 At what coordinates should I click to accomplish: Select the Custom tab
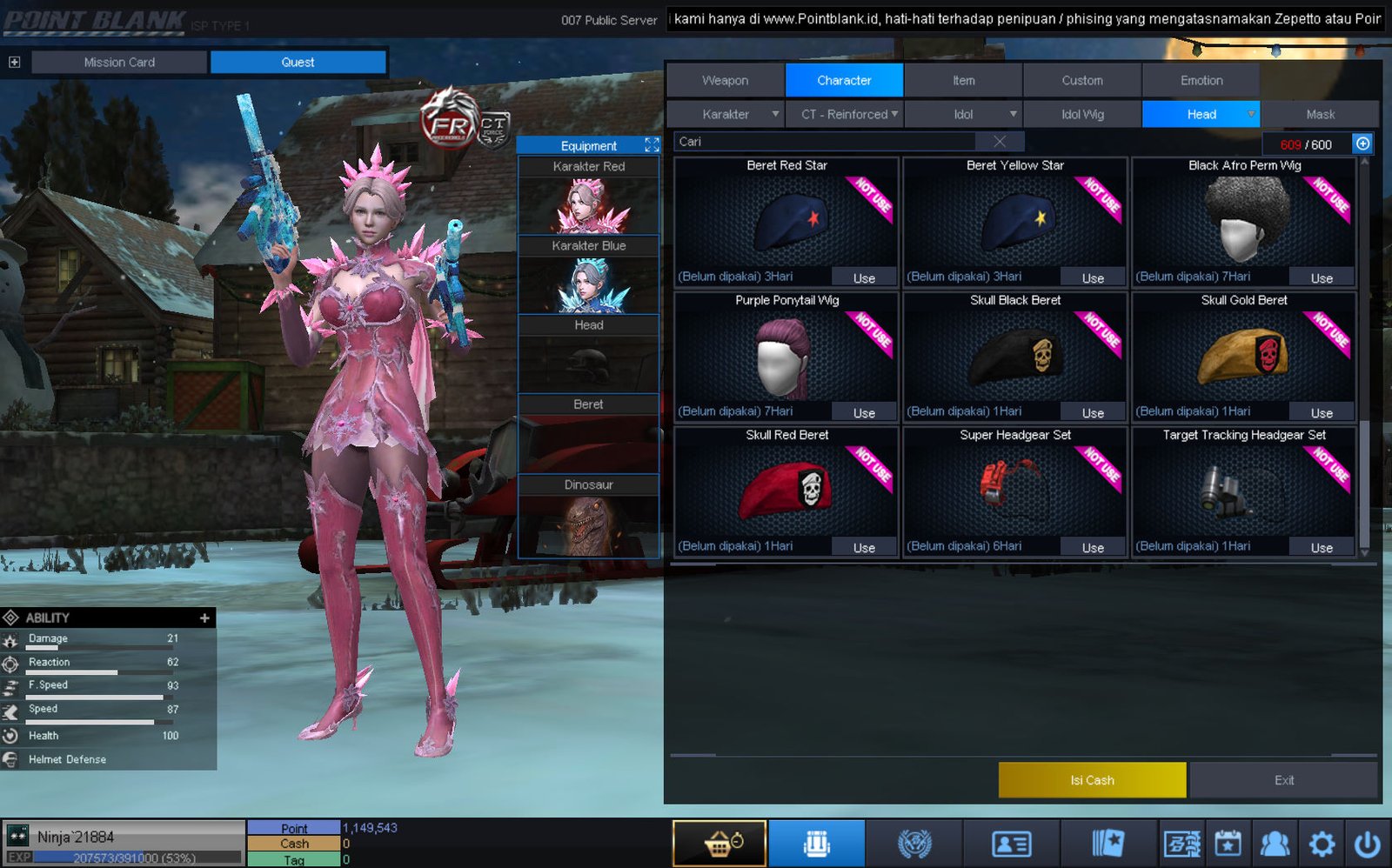(x=1081, y=80)
